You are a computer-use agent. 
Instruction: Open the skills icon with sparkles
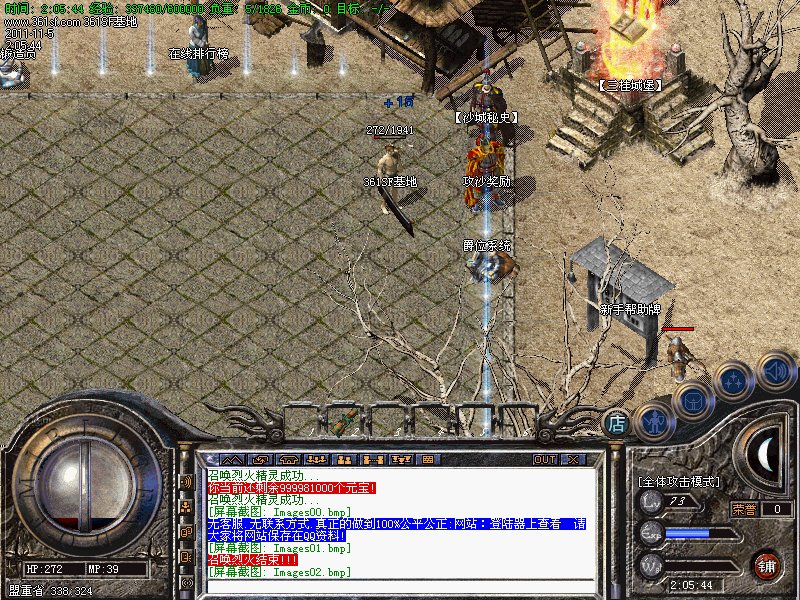(x=734, y=381)
